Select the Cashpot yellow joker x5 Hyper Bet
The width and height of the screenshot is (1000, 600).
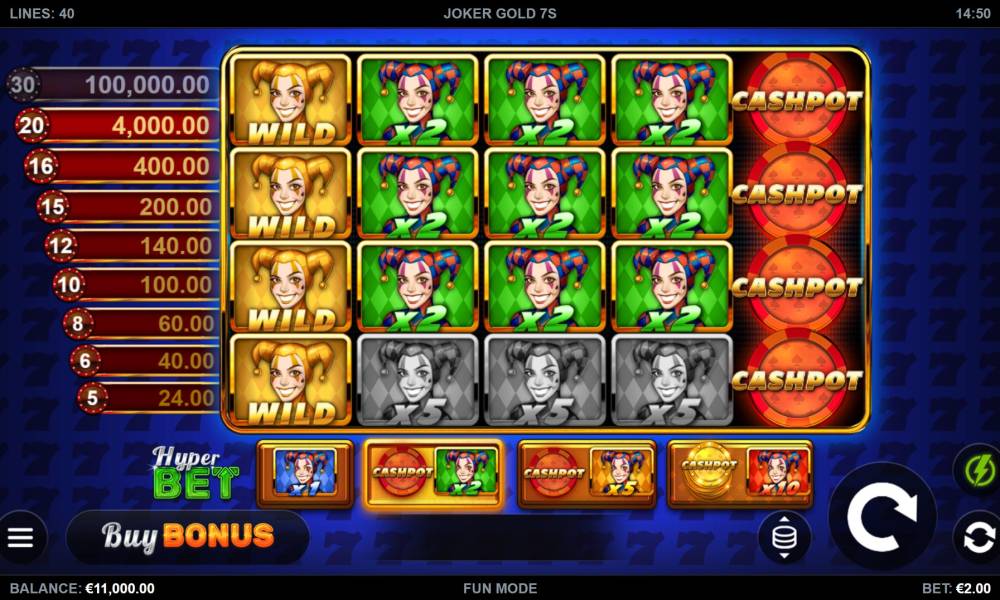[587, 473]
